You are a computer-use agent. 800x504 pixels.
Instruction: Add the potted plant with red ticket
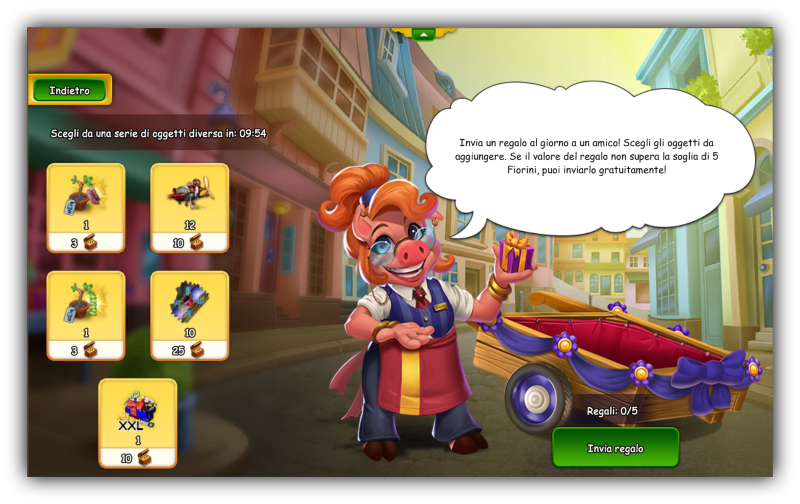pos(86,207)
